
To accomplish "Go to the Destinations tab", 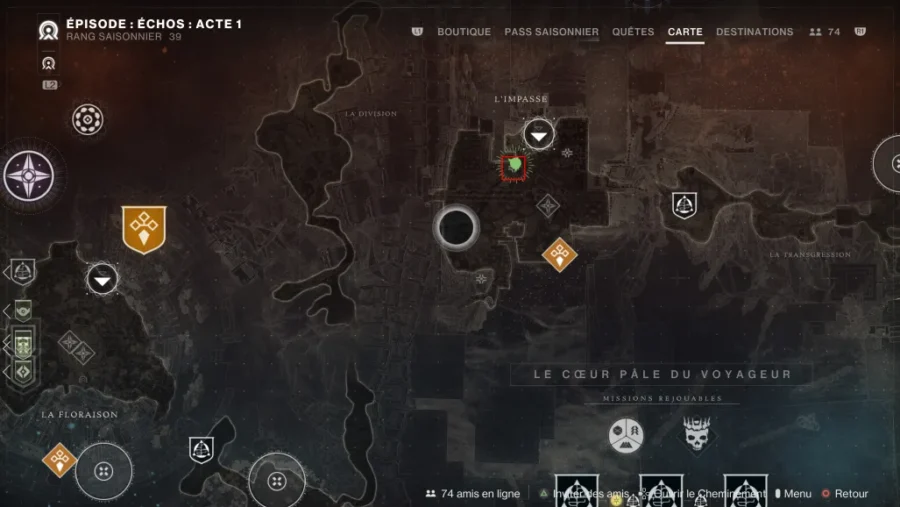I will tap(755, 32).
